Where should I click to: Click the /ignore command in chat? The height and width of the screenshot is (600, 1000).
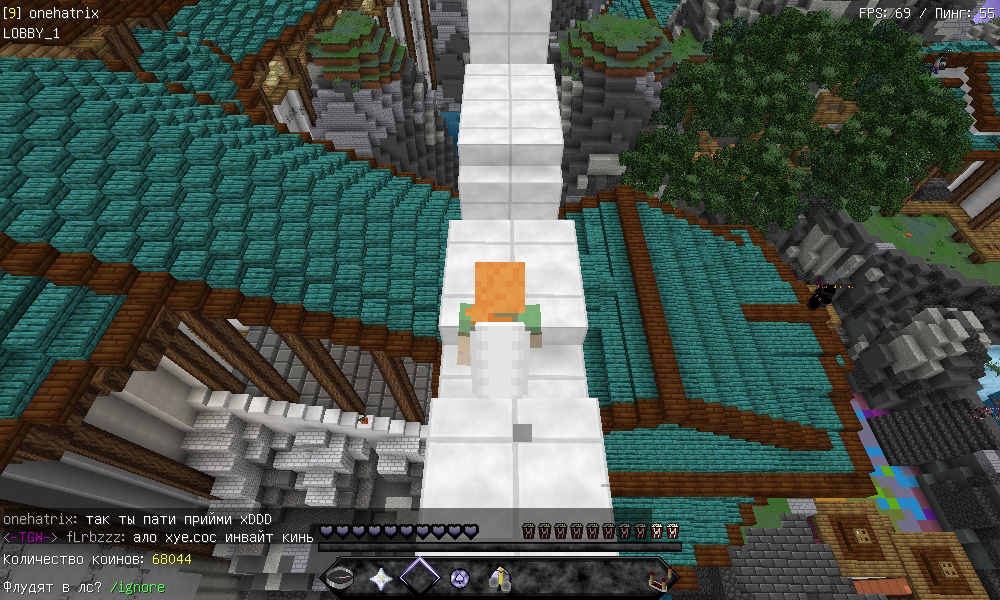click(x=137, y=587)
